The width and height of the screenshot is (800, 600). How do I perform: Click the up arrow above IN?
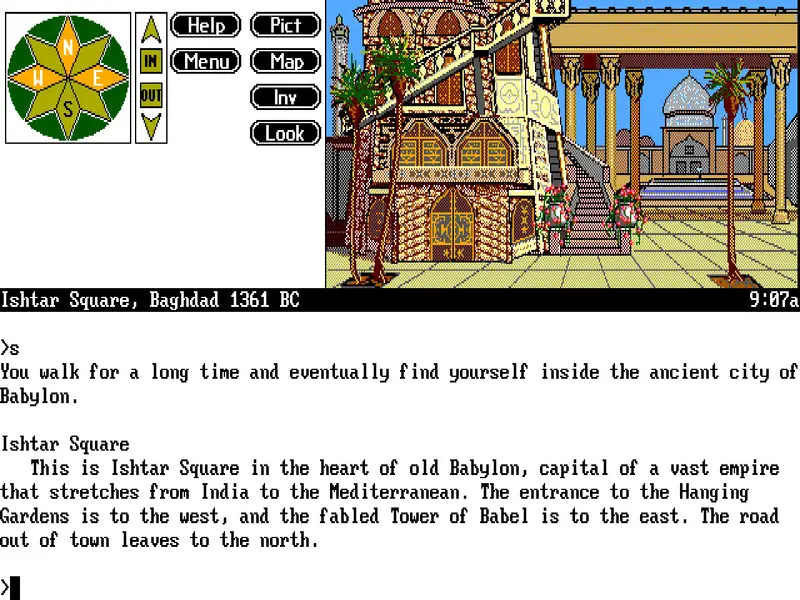pos(151,31)
